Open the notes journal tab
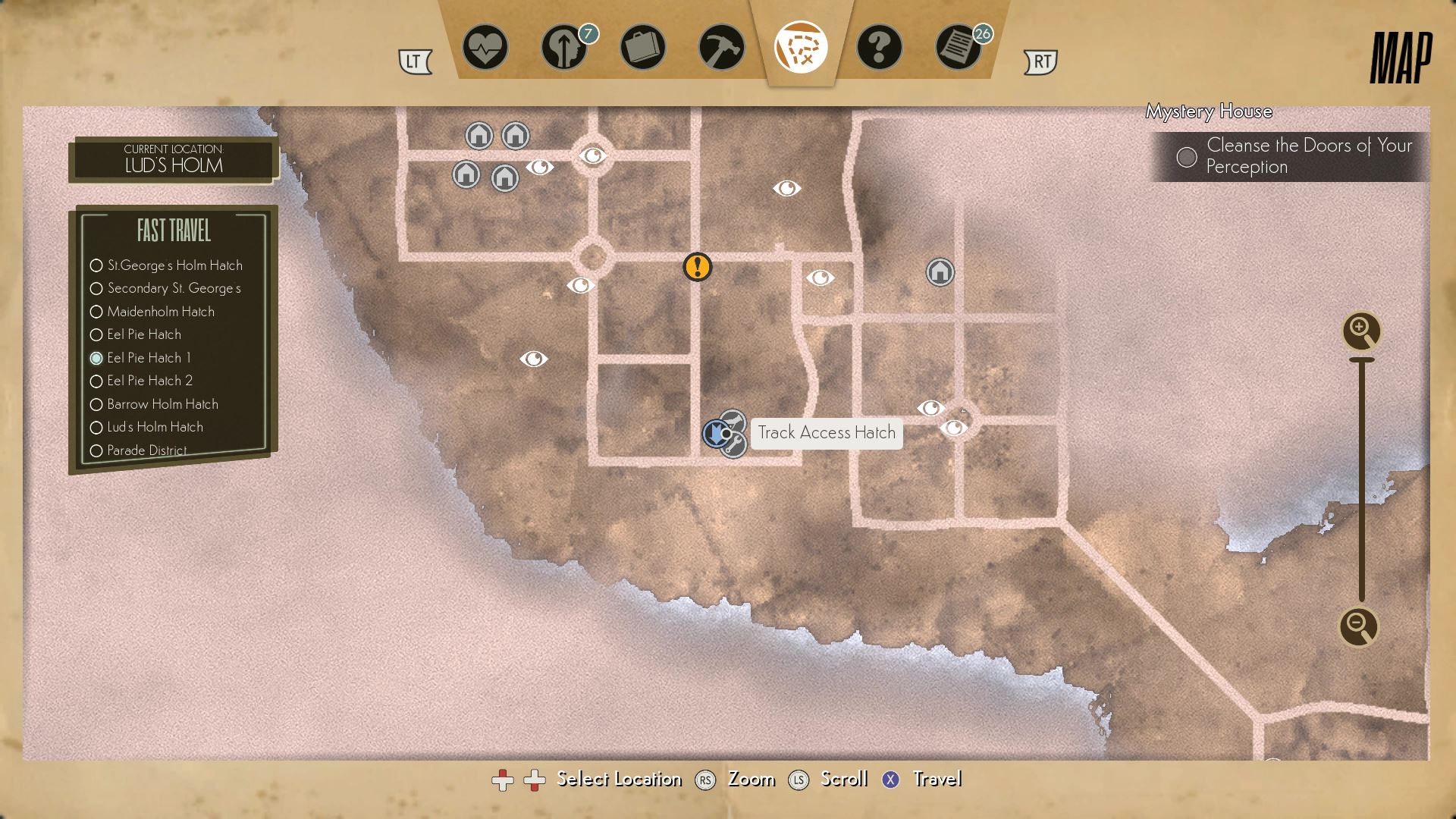Image resolution: width=1456 pixels, height=819 pixels. coord(958,48)
